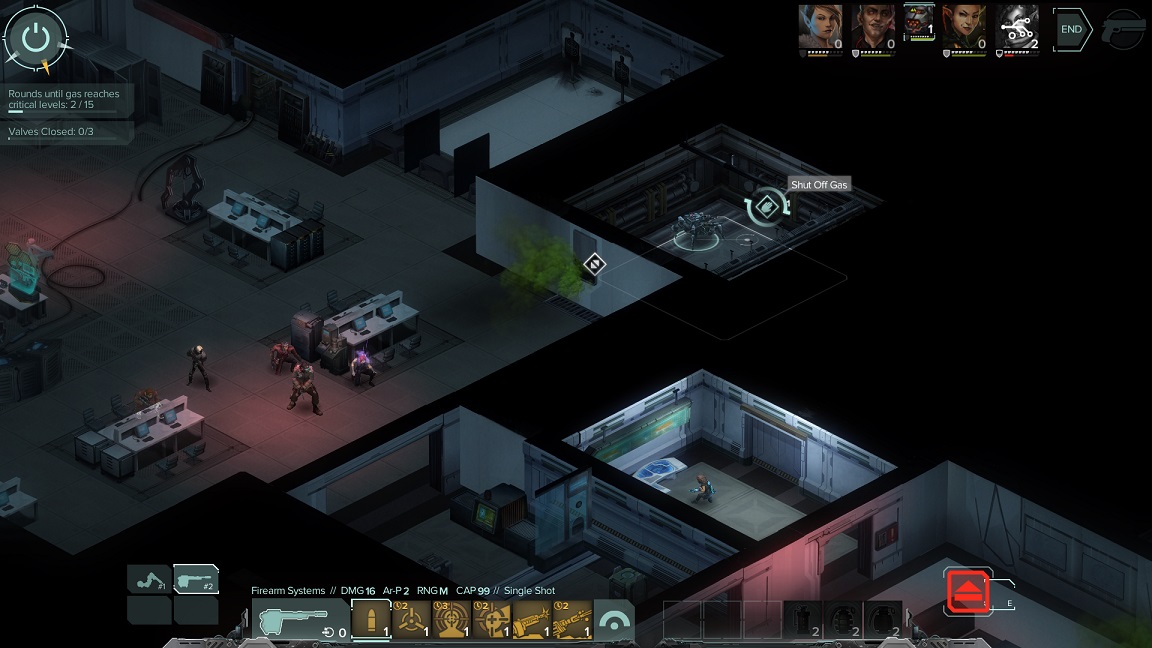The width and height of the screenshot is (1152, 648).
Task: End the current turn
Action: (1071, 30)
